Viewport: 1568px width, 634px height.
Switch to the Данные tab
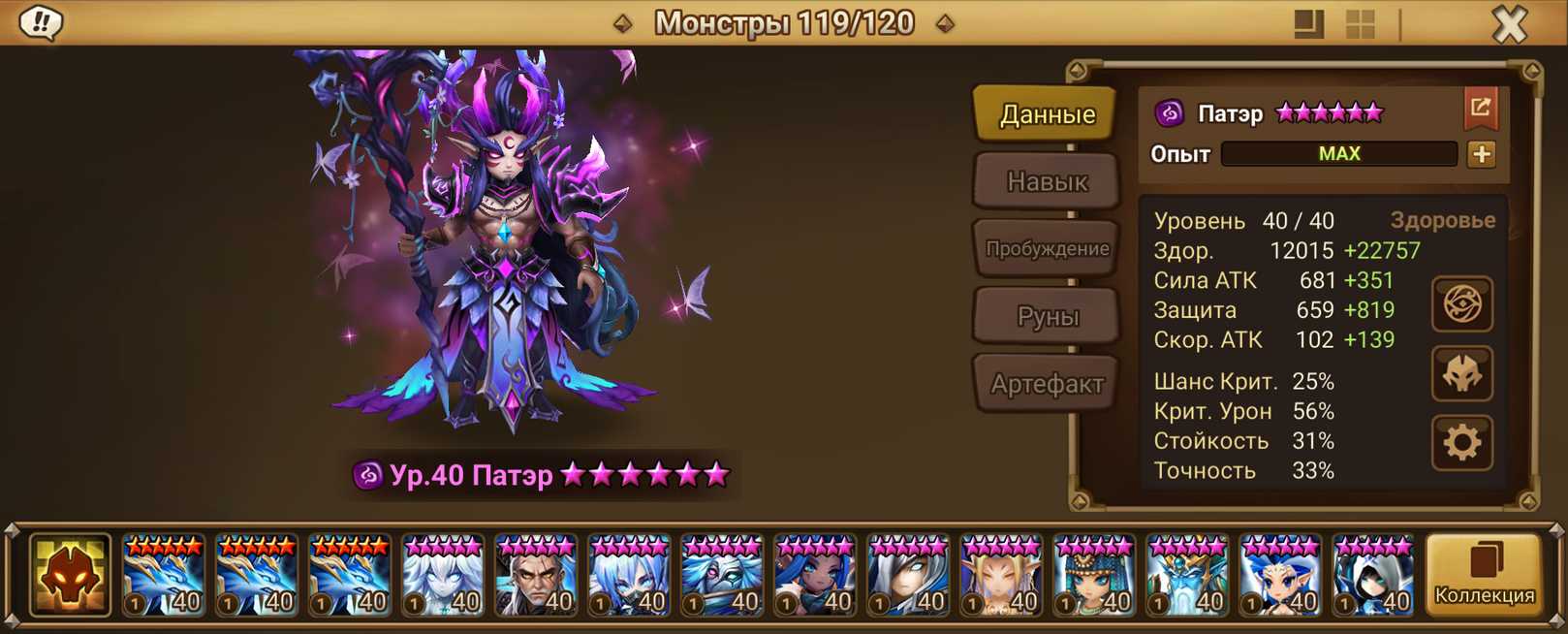tap(1047, 114)
